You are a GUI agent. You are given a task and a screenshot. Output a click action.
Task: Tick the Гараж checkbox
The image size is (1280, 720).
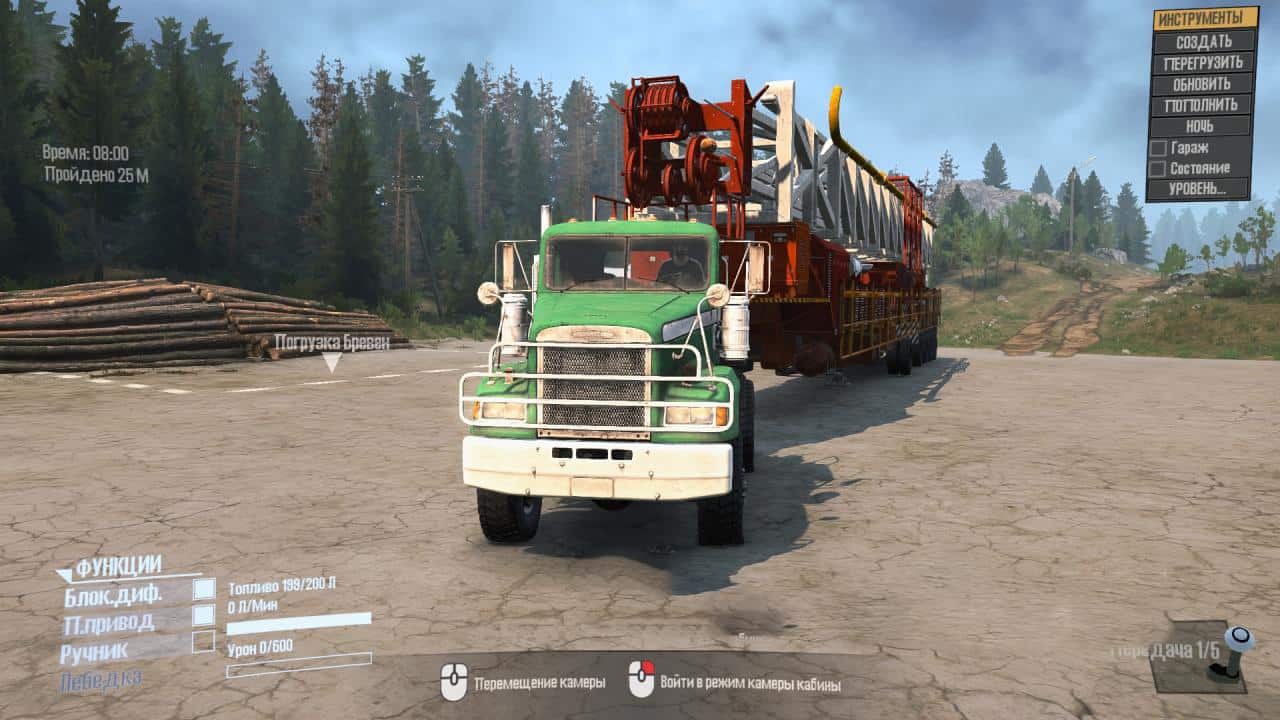1158,148
